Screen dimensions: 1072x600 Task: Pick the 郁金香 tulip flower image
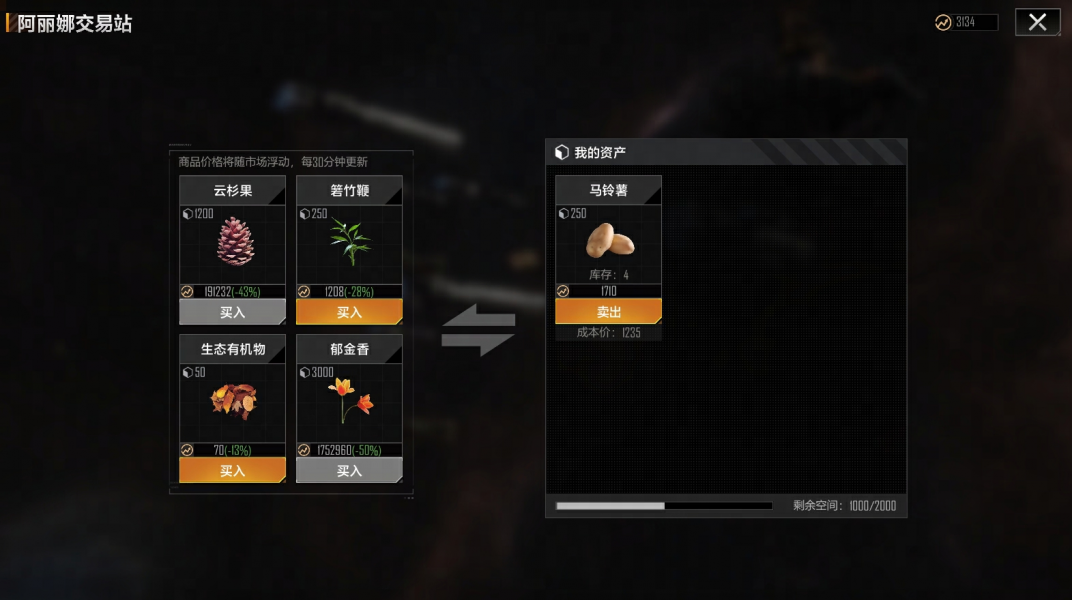click(x=350, y=401)
